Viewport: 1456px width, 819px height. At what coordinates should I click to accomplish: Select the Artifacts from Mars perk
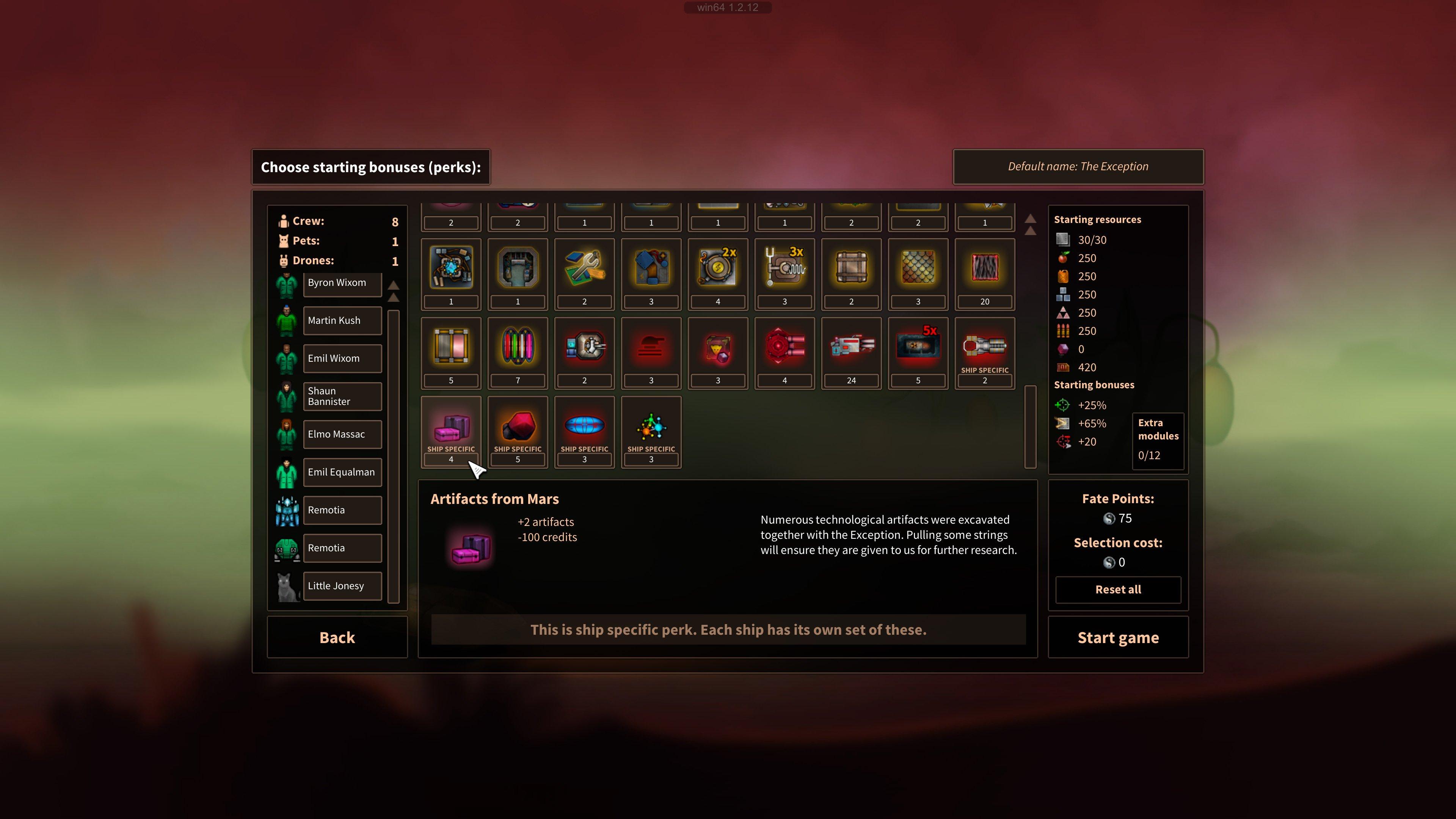coord(450,431)
